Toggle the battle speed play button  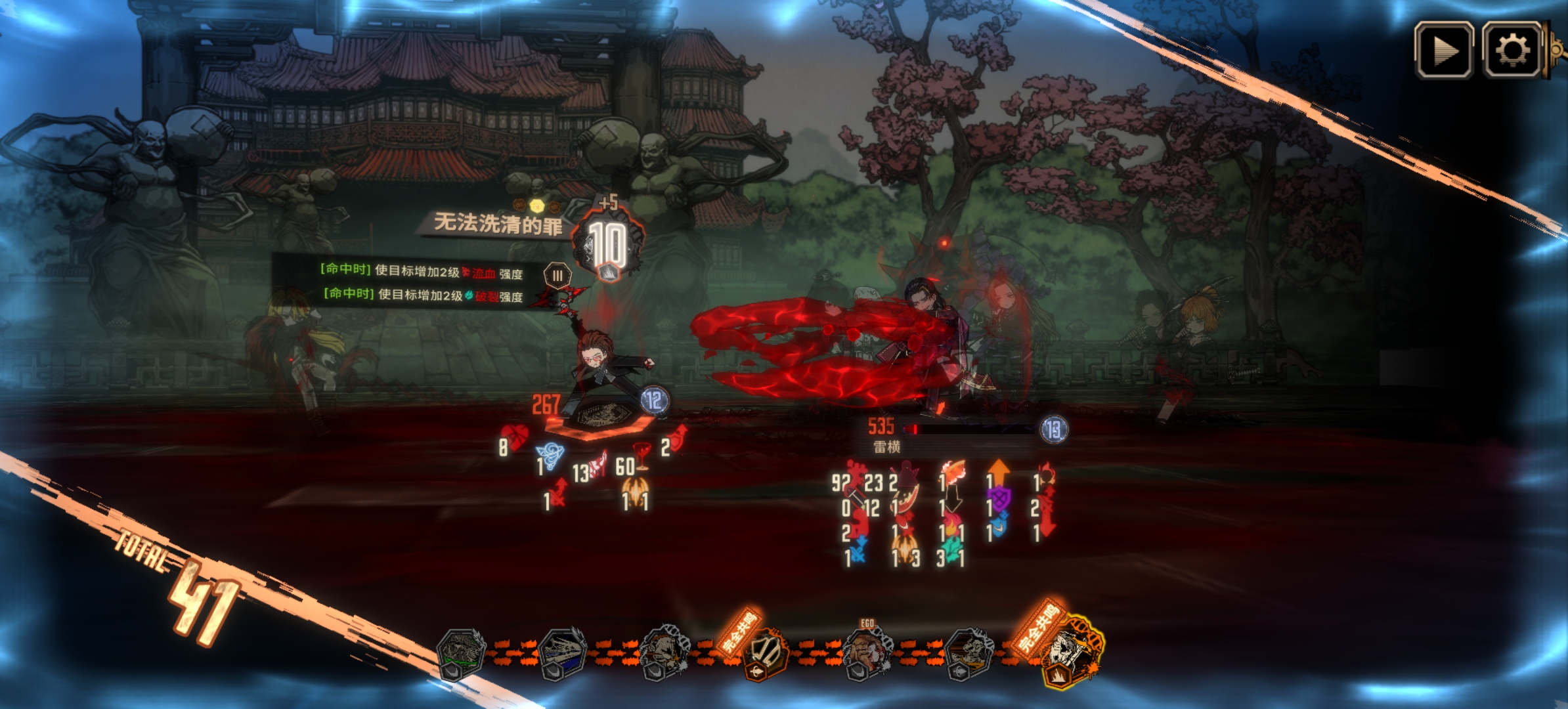[x=1443, y=51]
